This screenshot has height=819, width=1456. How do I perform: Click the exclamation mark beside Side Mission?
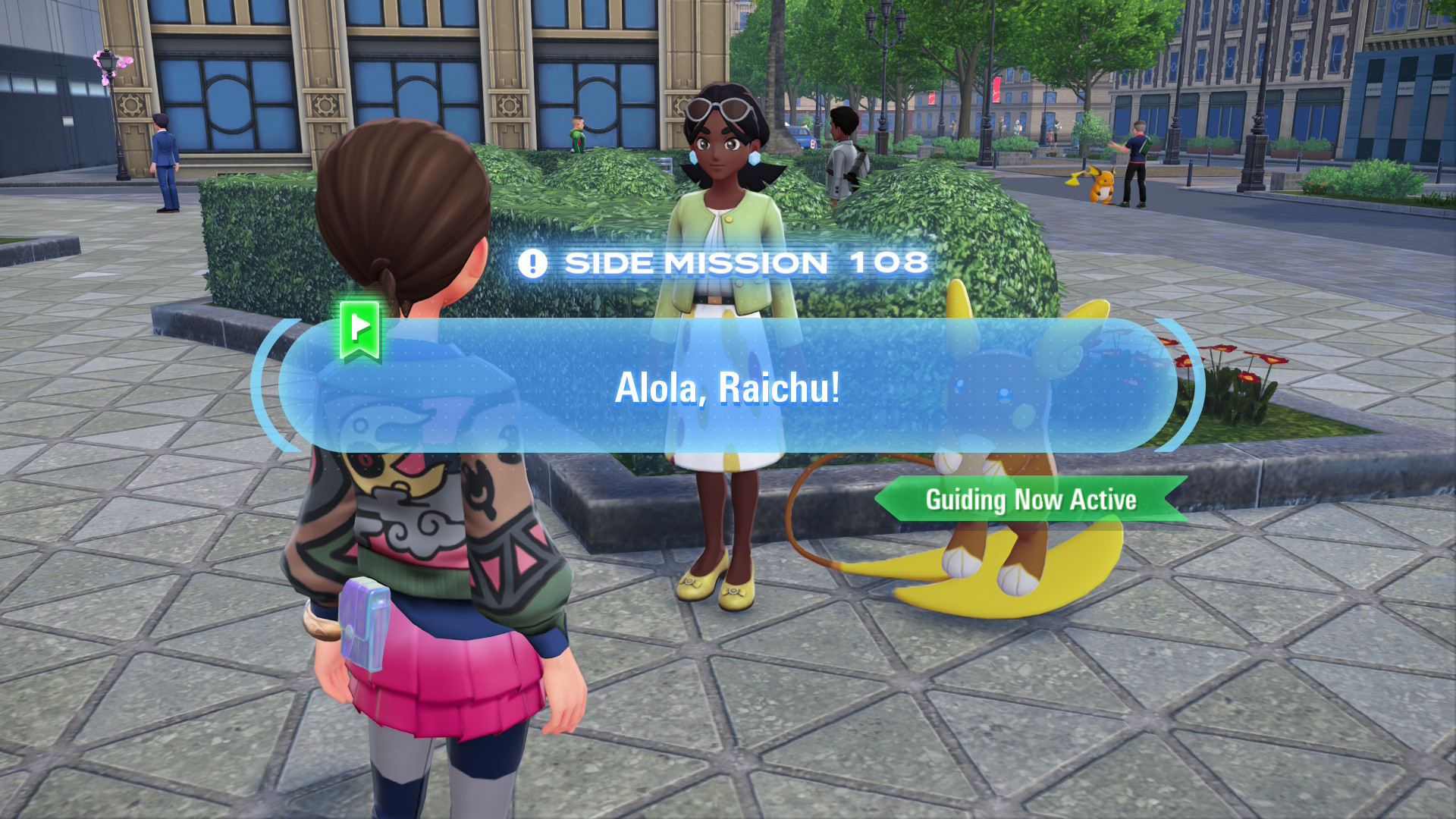coord(535,262)
